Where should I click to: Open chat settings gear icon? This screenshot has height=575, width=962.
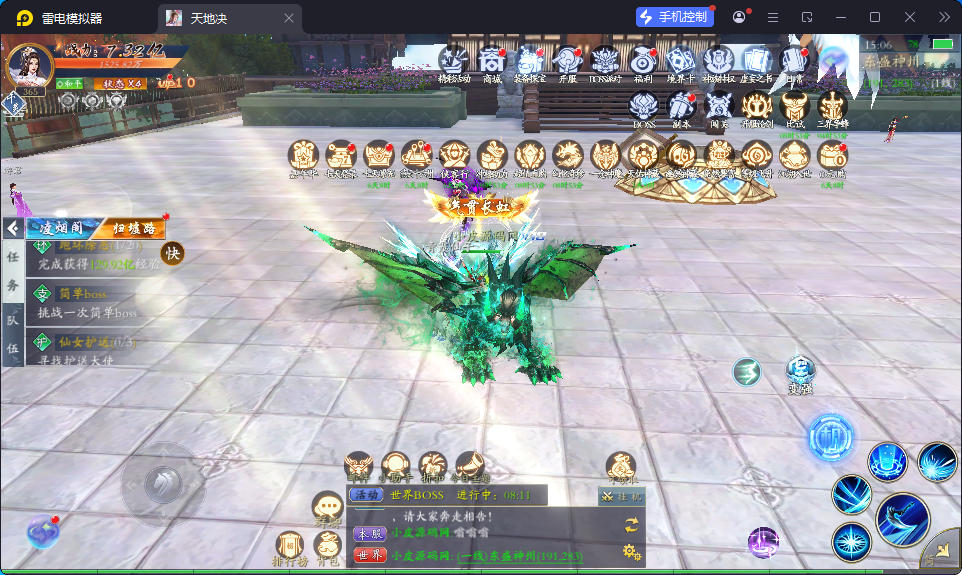[631, 551]
